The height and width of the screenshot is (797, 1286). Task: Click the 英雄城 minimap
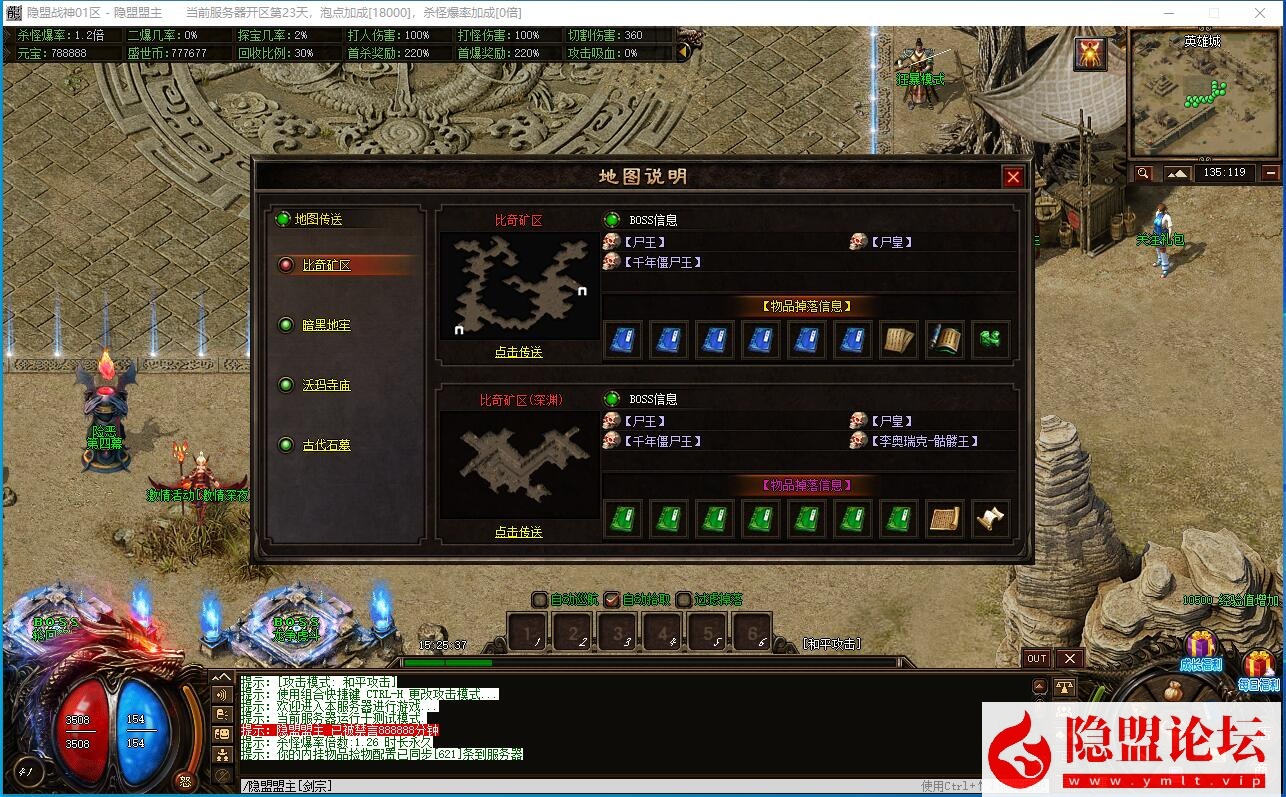click(x=1204, y=95)
